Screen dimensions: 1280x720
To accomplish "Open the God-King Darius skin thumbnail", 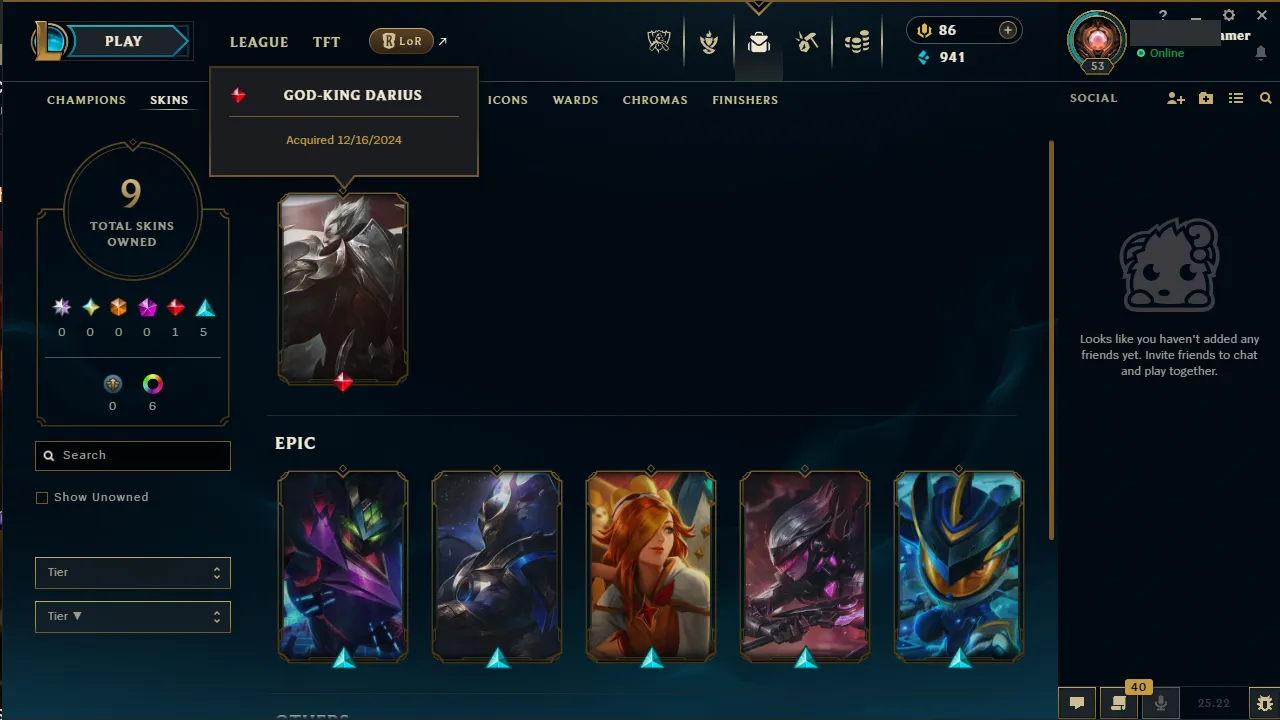I will pyautogui.click(x=343, y=289).
